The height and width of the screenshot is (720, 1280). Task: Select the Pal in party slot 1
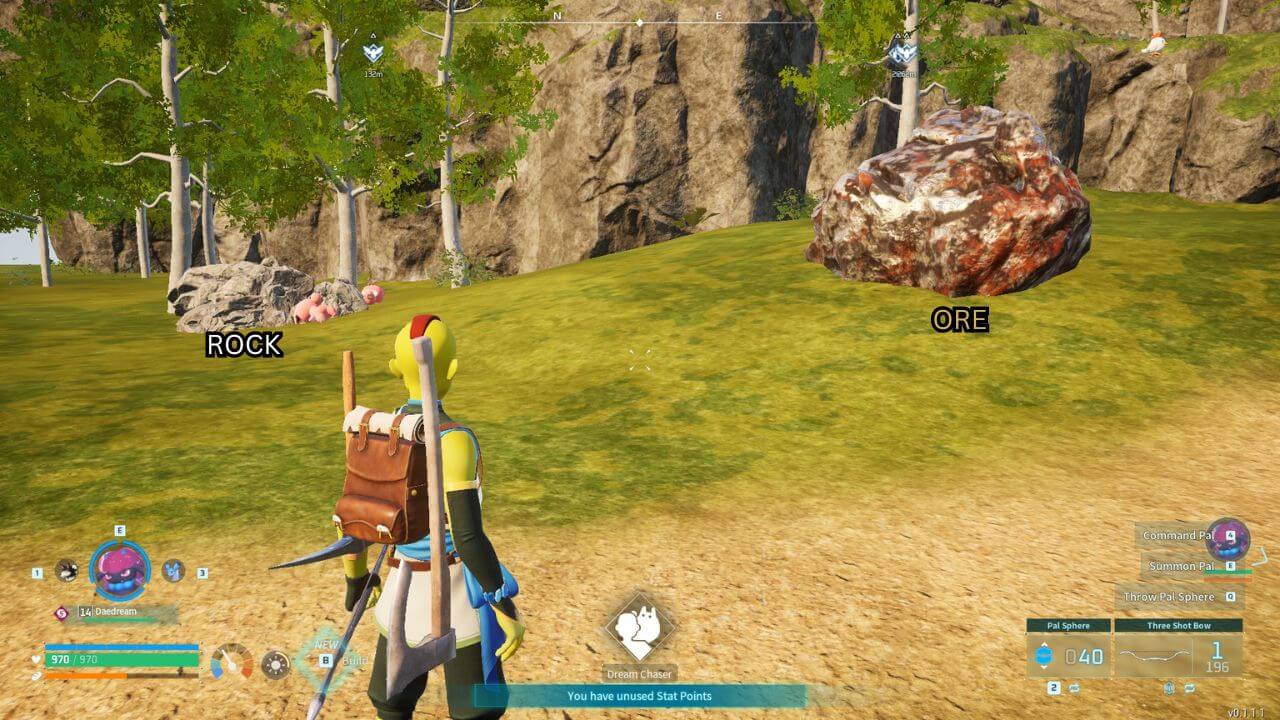click(67, 571)
